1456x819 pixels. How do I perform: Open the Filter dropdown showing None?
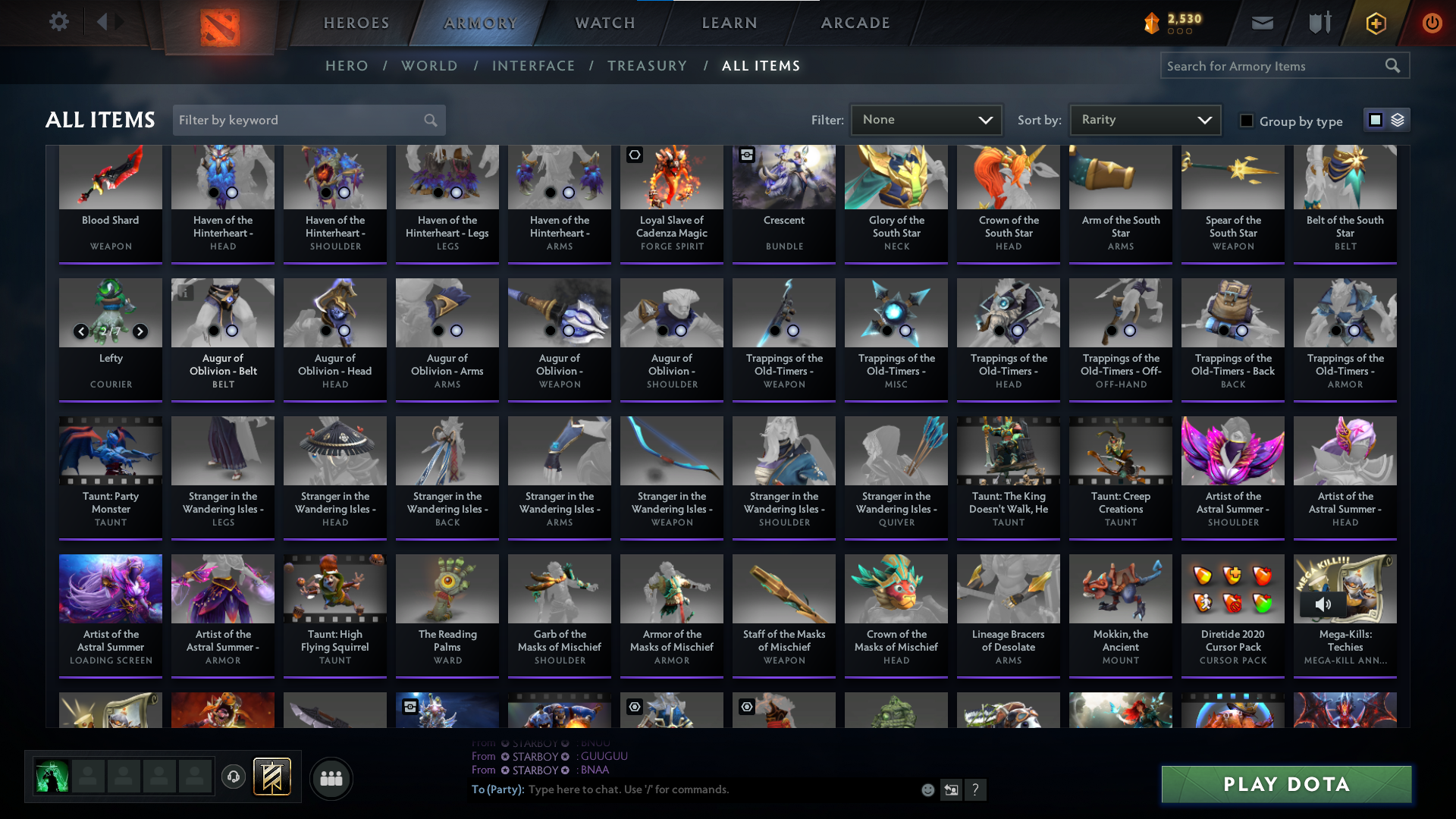coord(926,119)
